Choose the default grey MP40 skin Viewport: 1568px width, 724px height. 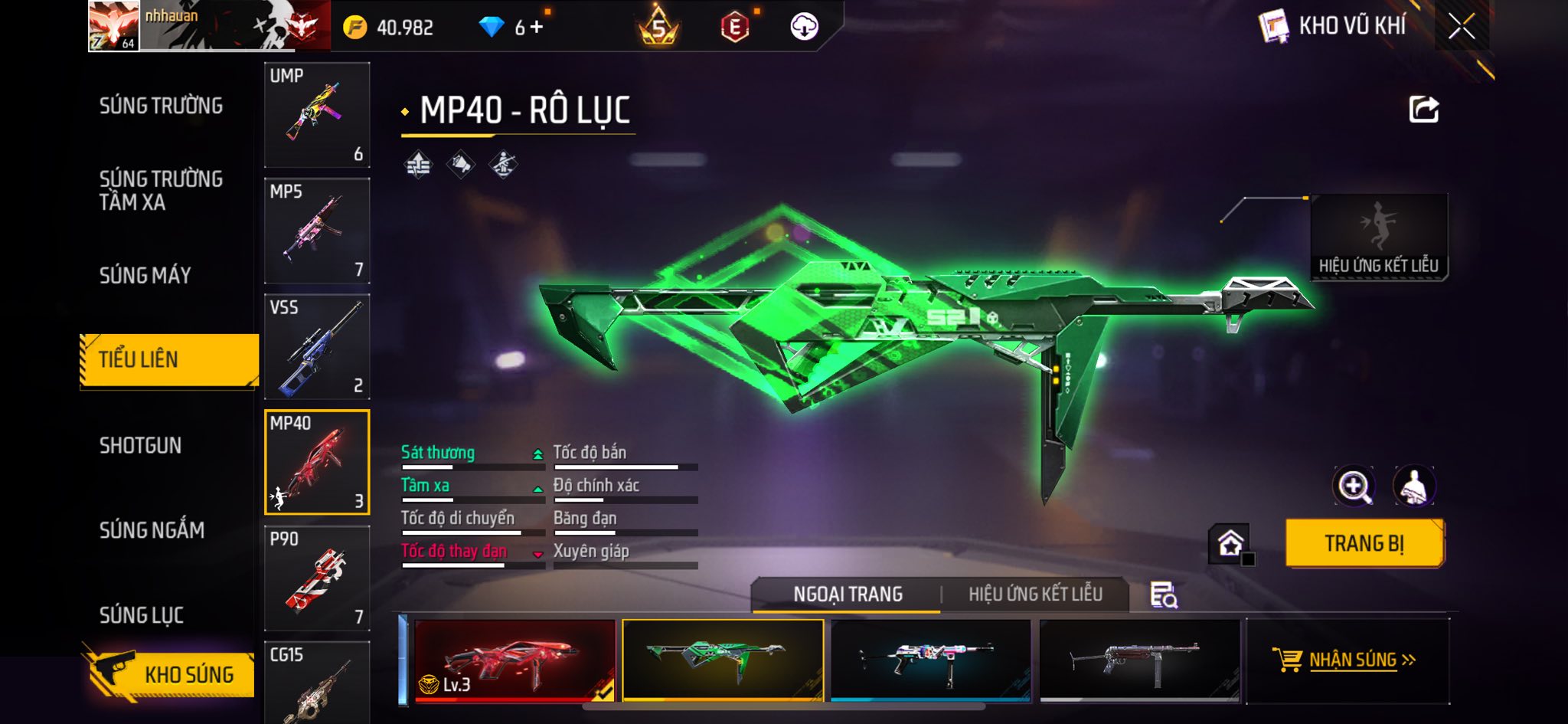point(1139,660)
